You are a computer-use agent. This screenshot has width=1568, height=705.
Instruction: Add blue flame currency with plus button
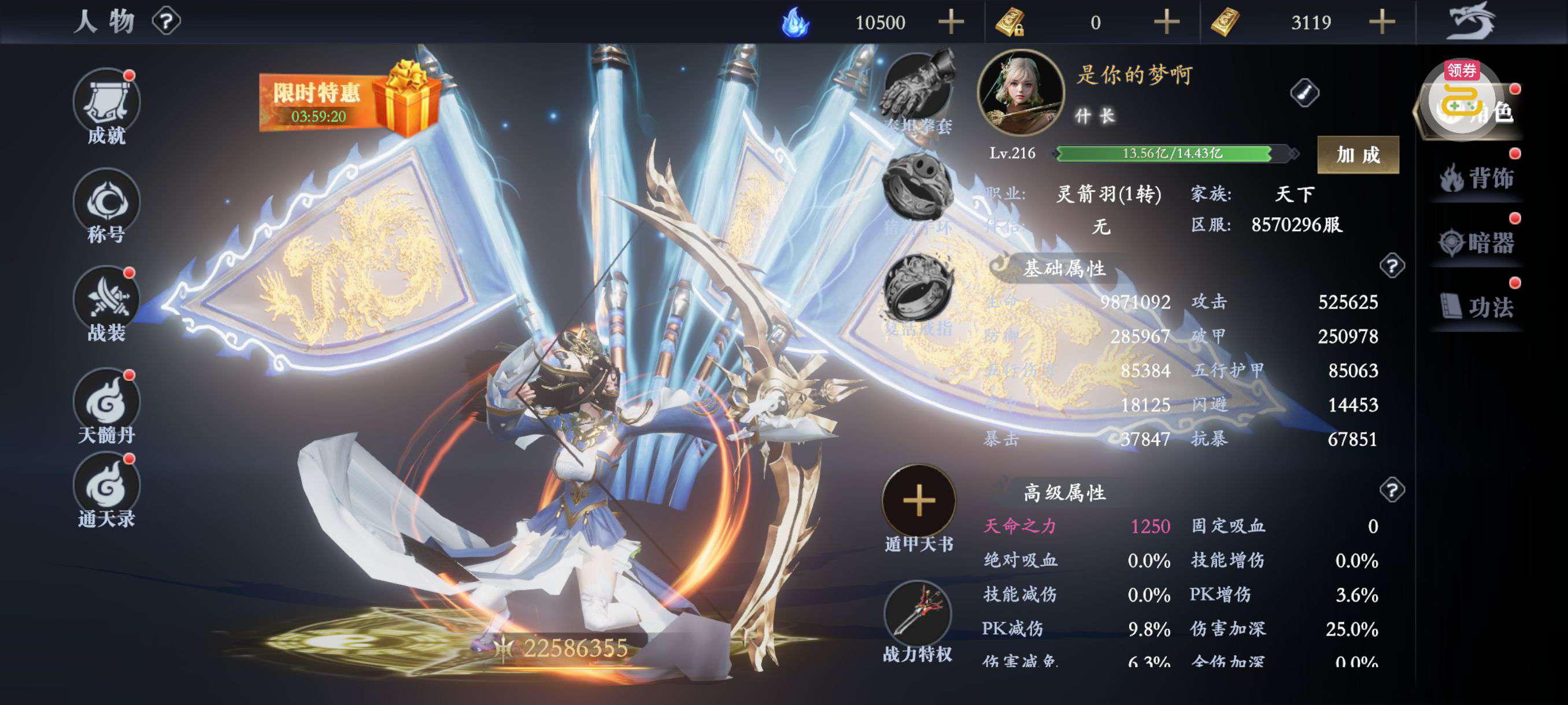[951, 23]
